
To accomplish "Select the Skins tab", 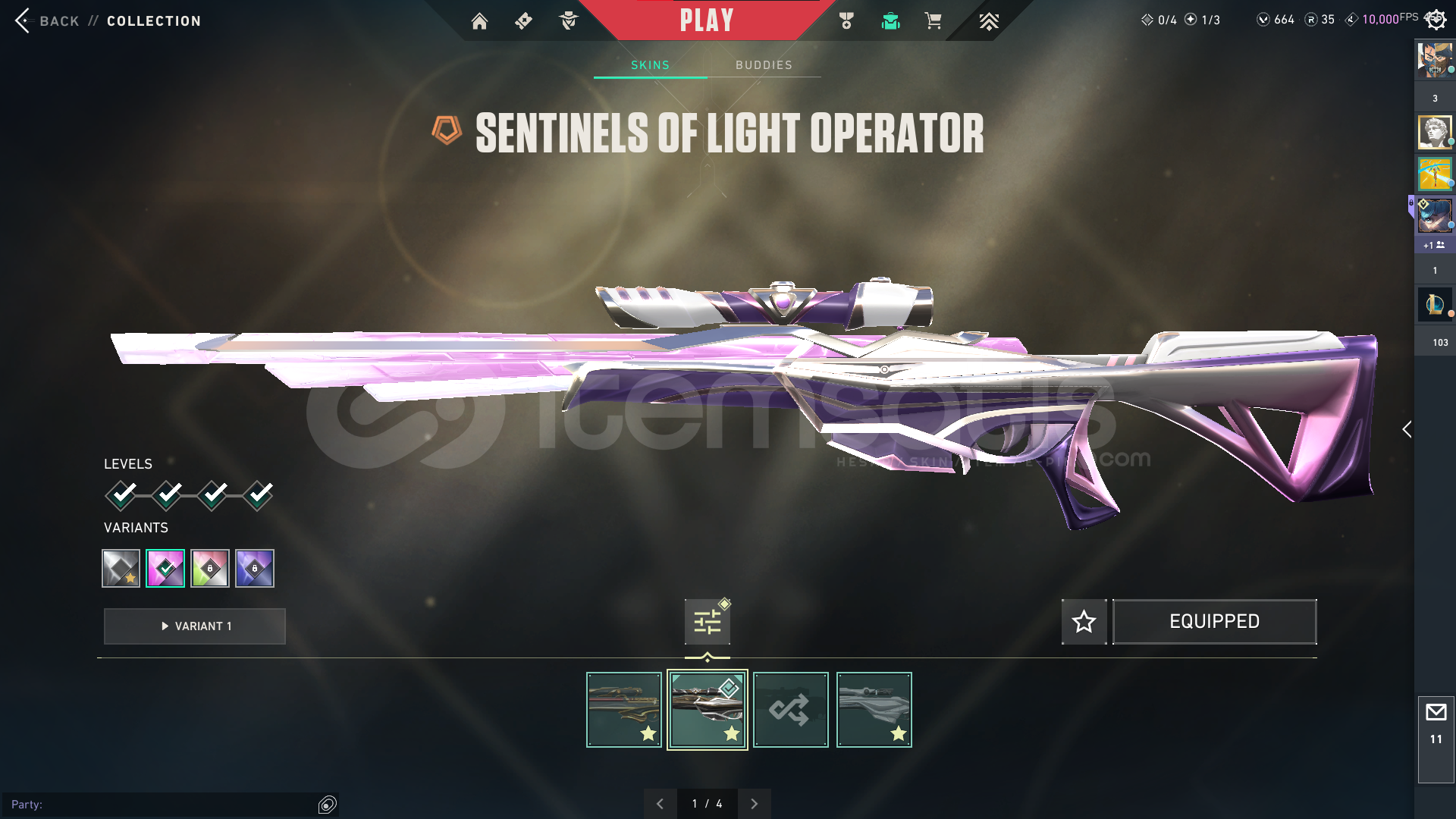I will click(x=650, y=65).
